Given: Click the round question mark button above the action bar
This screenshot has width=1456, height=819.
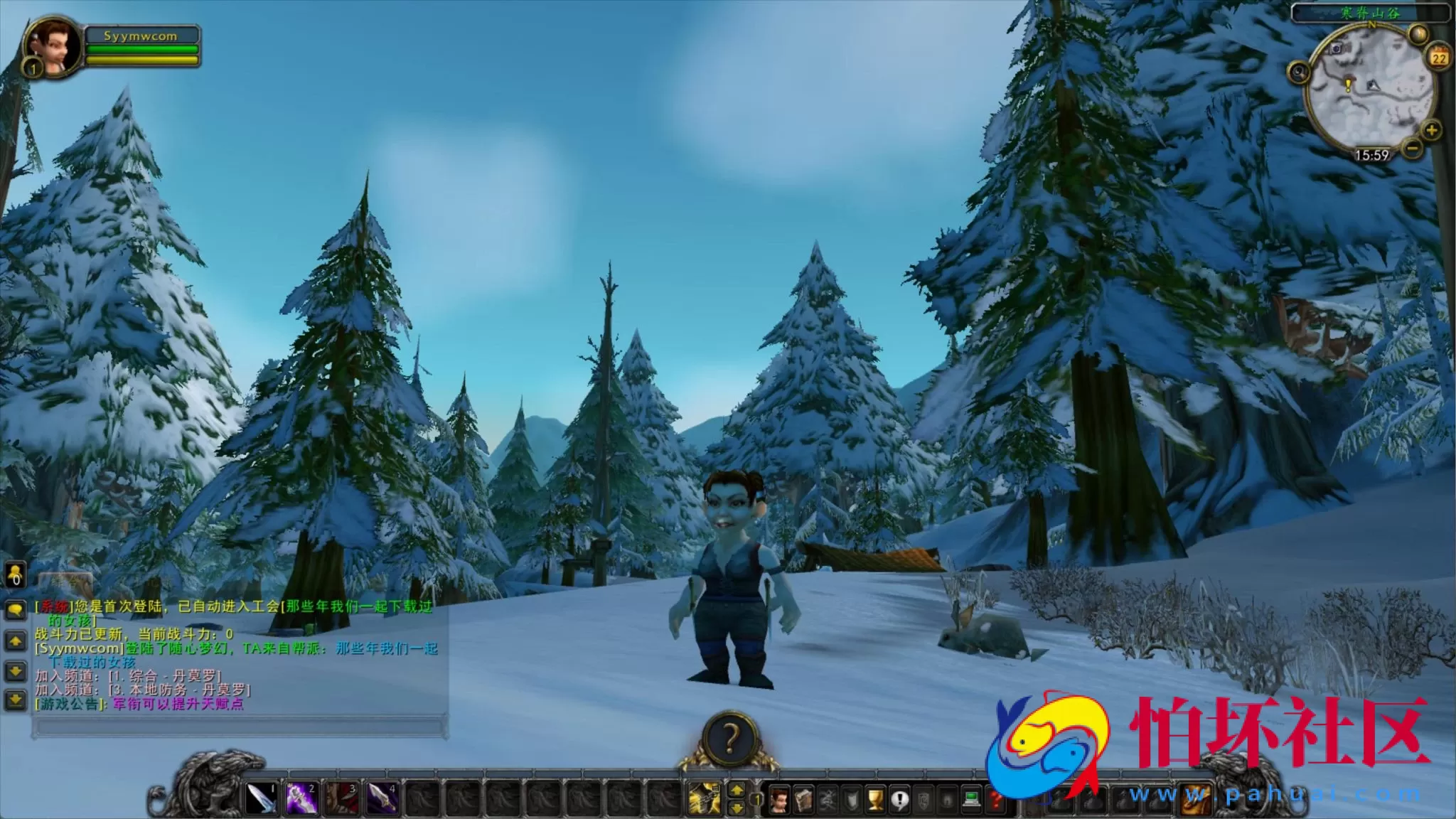Looking at the screenshot, I should [x=729, y=739].
